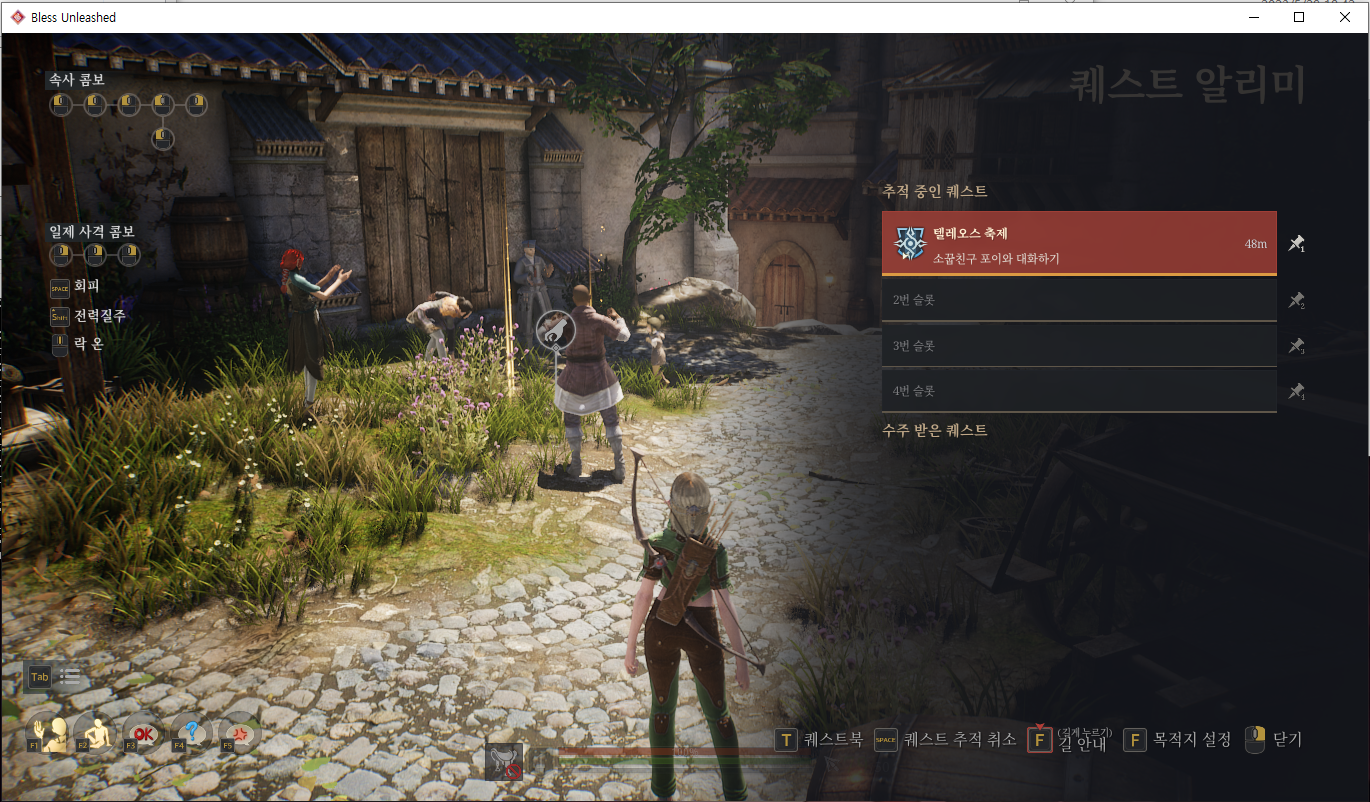Maximize the Bless Unleashed window
The height and width of the screenshot is (802, 1370).
[1299, 17]
